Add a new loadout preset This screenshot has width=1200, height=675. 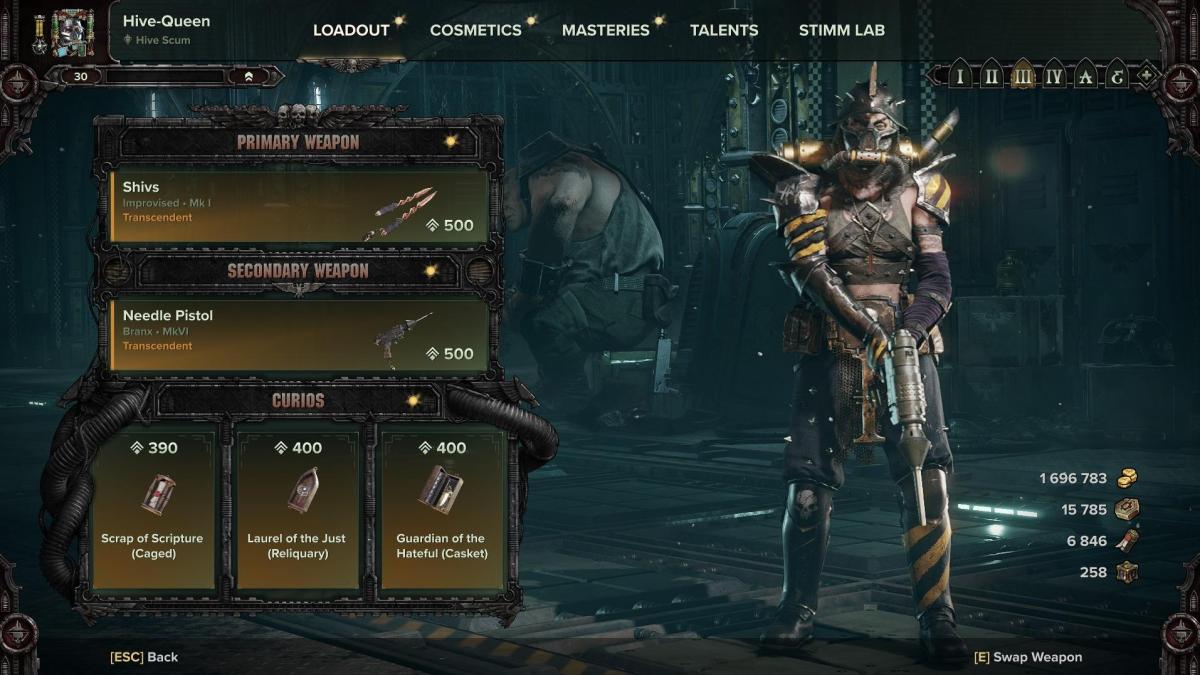[x=1146, y=76]
